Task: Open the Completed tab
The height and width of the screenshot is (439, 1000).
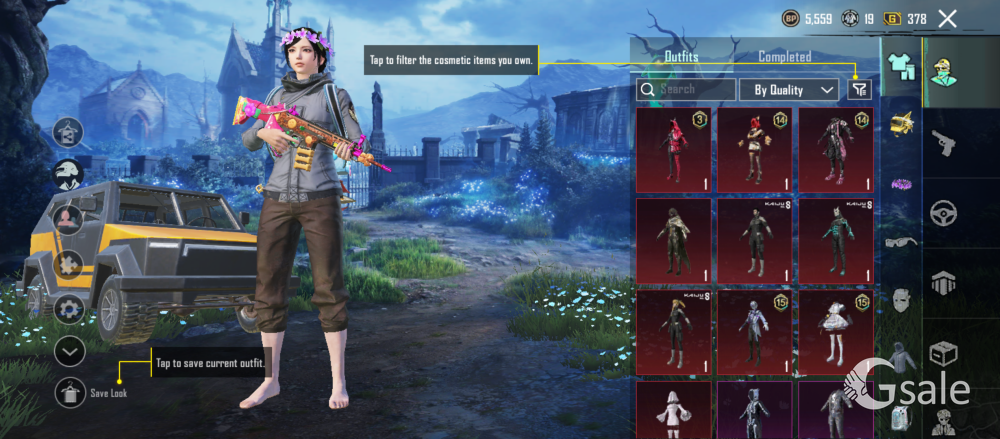Action: point(784,57)
